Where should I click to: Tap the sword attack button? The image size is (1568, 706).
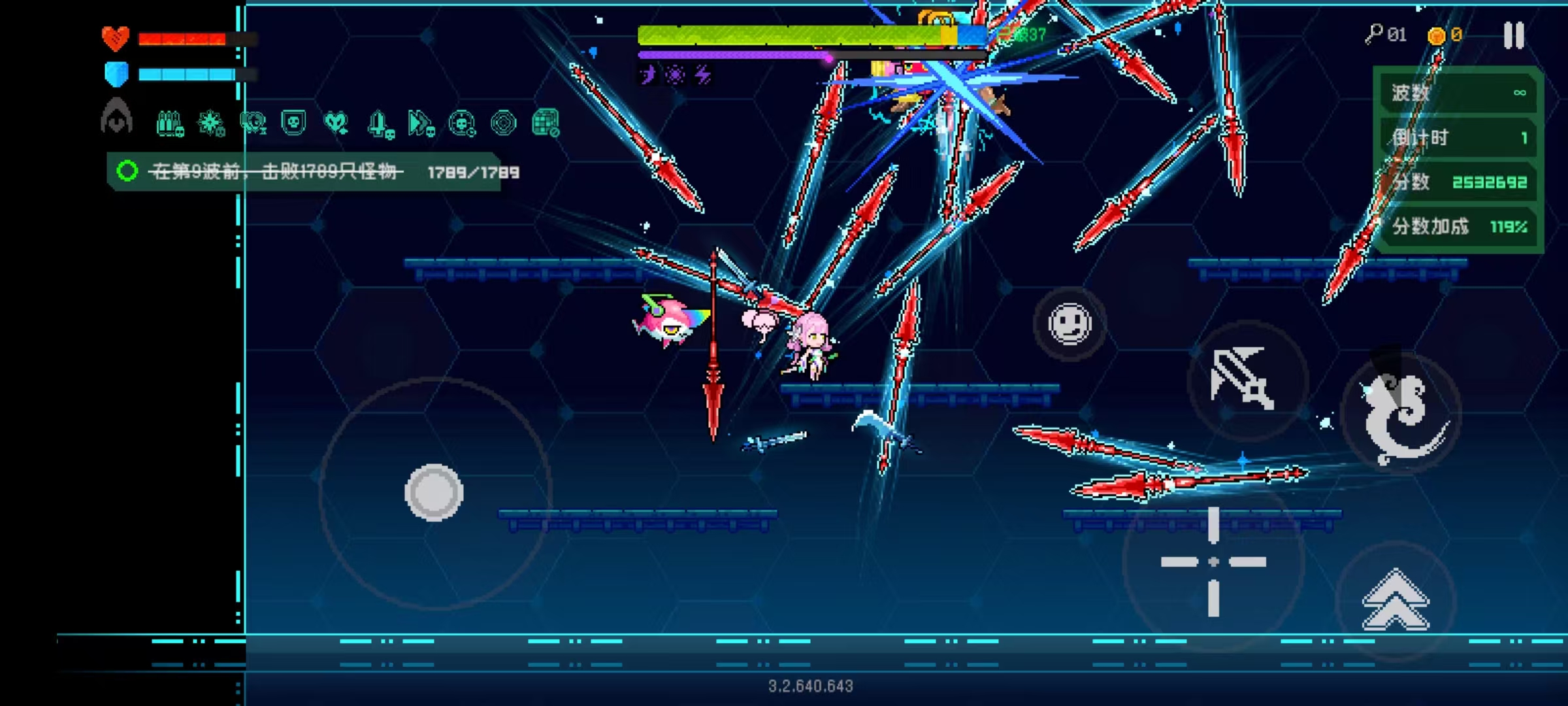click(1243, 380)
